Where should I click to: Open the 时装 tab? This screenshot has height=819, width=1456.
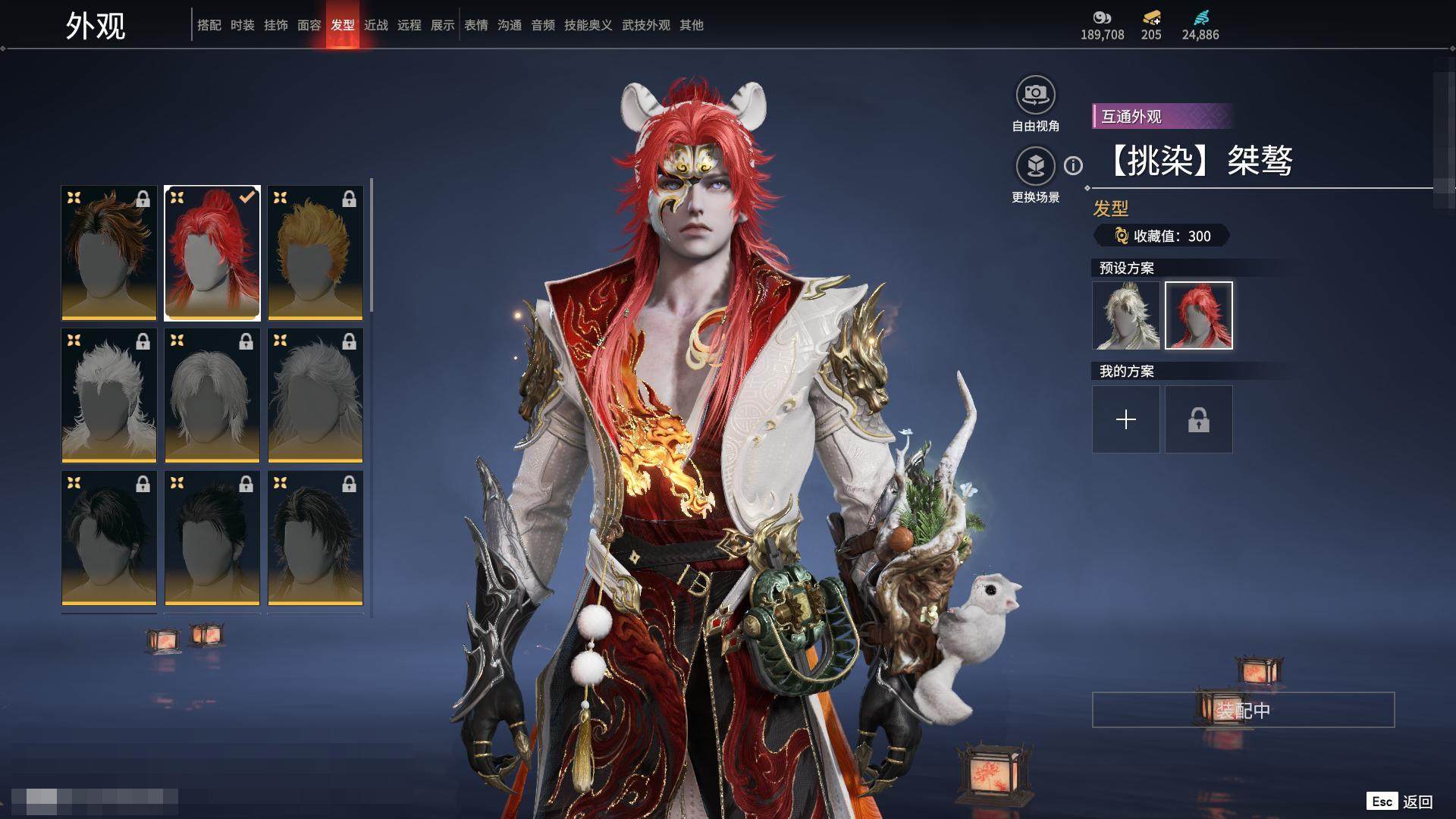(242, 25)
